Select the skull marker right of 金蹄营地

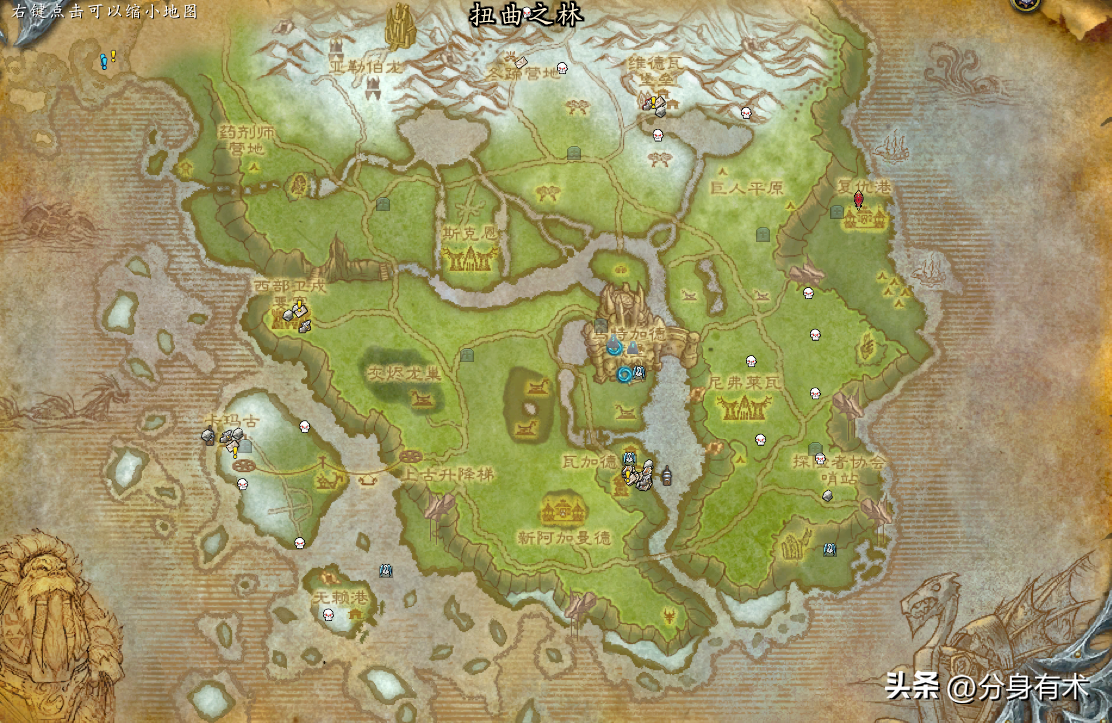[x=561, y=69]
